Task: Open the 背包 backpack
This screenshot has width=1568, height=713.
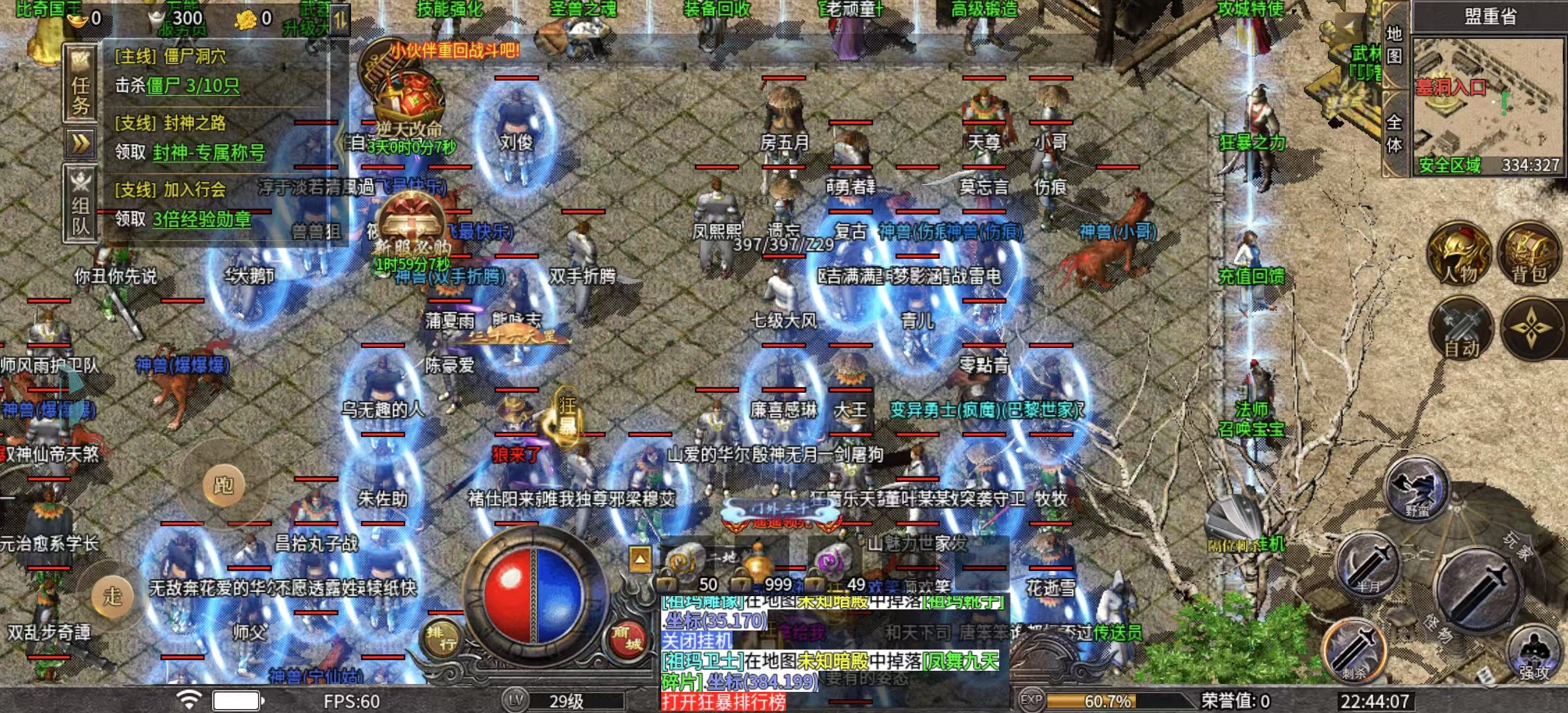Action: (x=1531, y=254)
